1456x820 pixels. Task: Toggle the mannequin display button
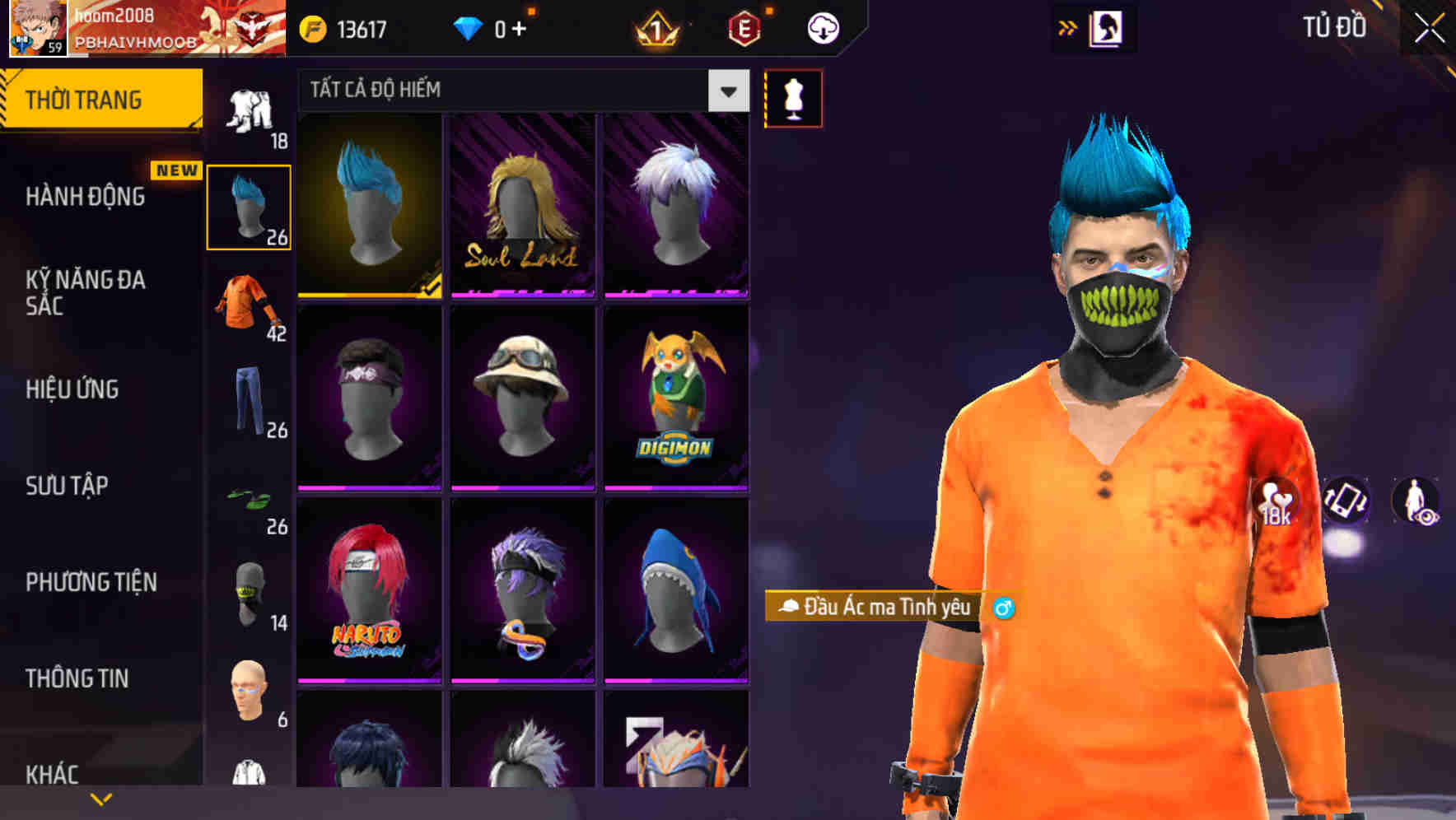click(x=793, y=97)
